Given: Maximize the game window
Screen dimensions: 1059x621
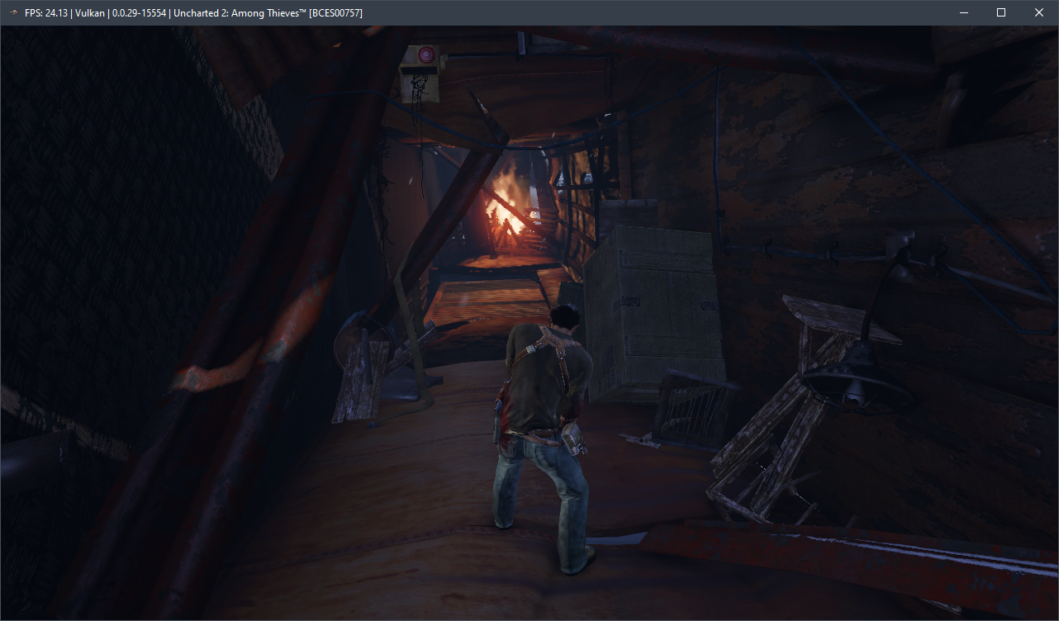Looking at the screenshot, I should 1000,12.
